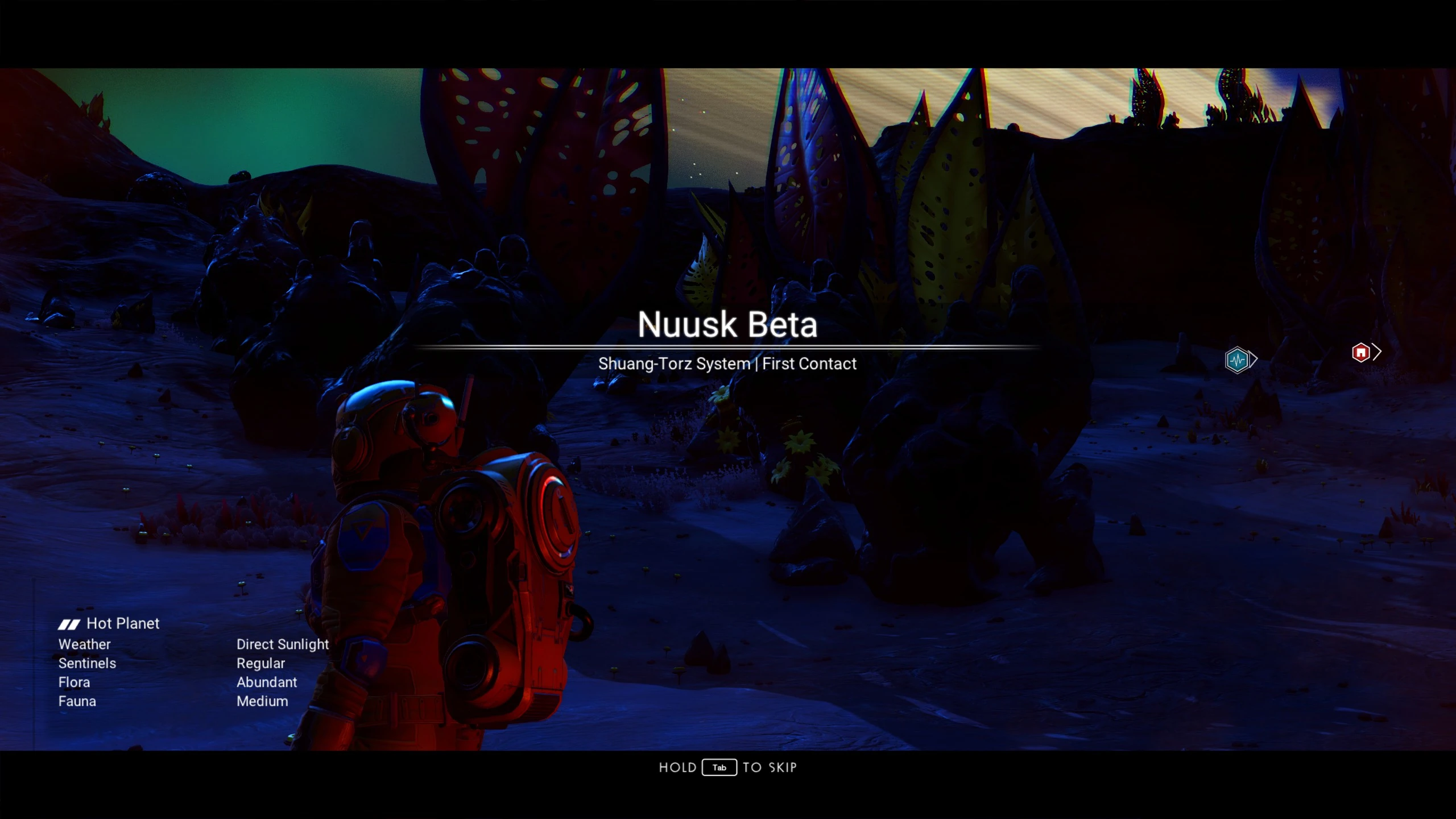Select the red base house marker
Screen dimensions: 1456x819
coord(1360,353)
